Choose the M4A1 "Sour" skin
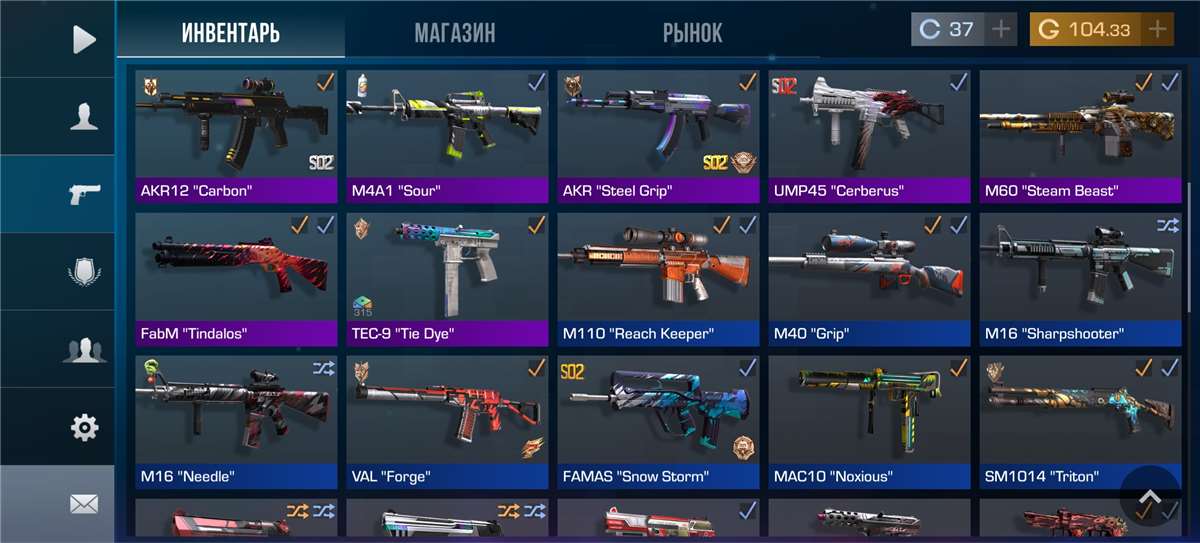Image resolution: width=1200 pixels, height=543 pixels. tap(447, 136)
